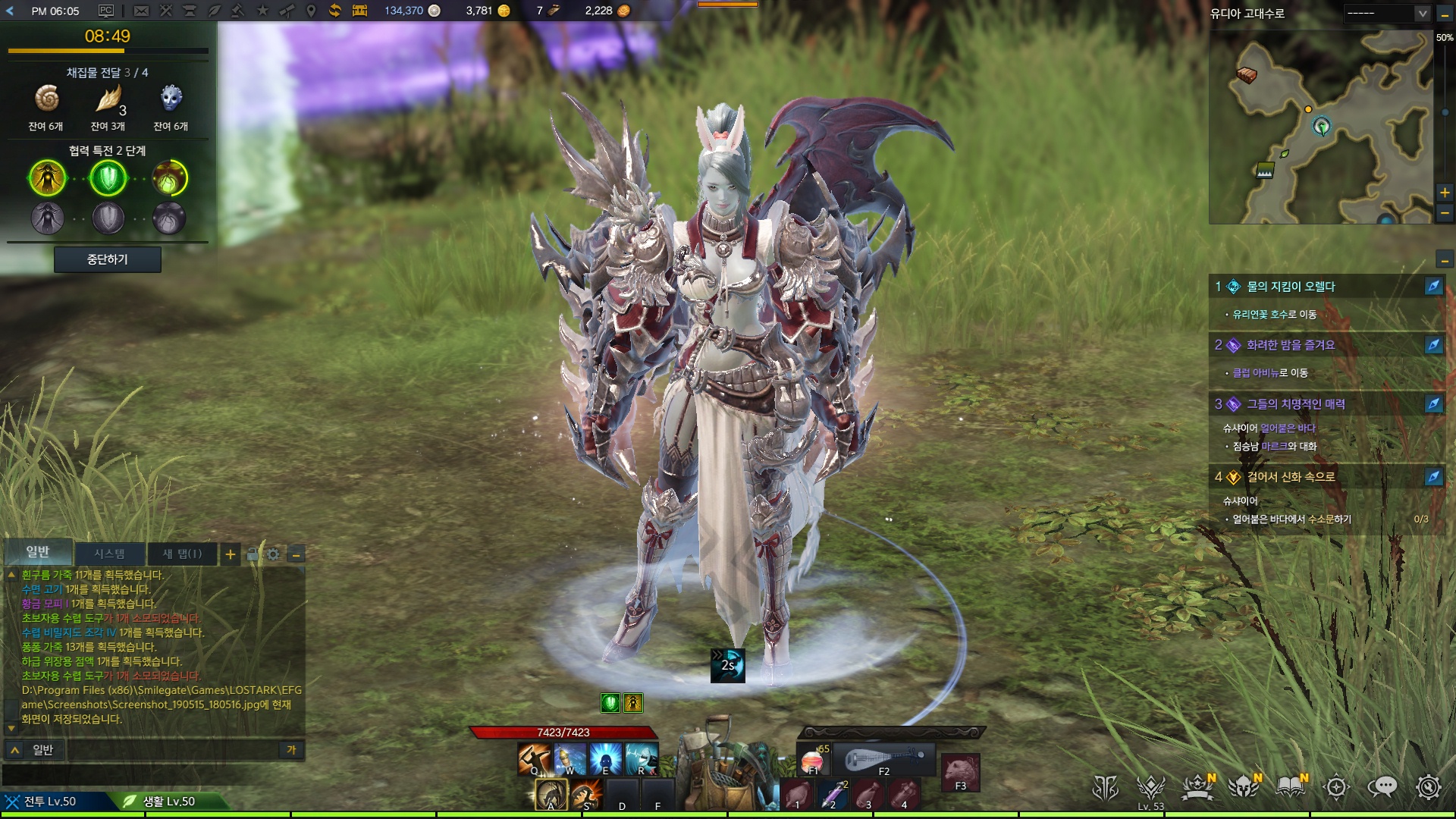Screen dimensions: 1456x819
Task: Select quest 화려한 밤을 즐겨요 in tracker
Action: click(1291, 345)
